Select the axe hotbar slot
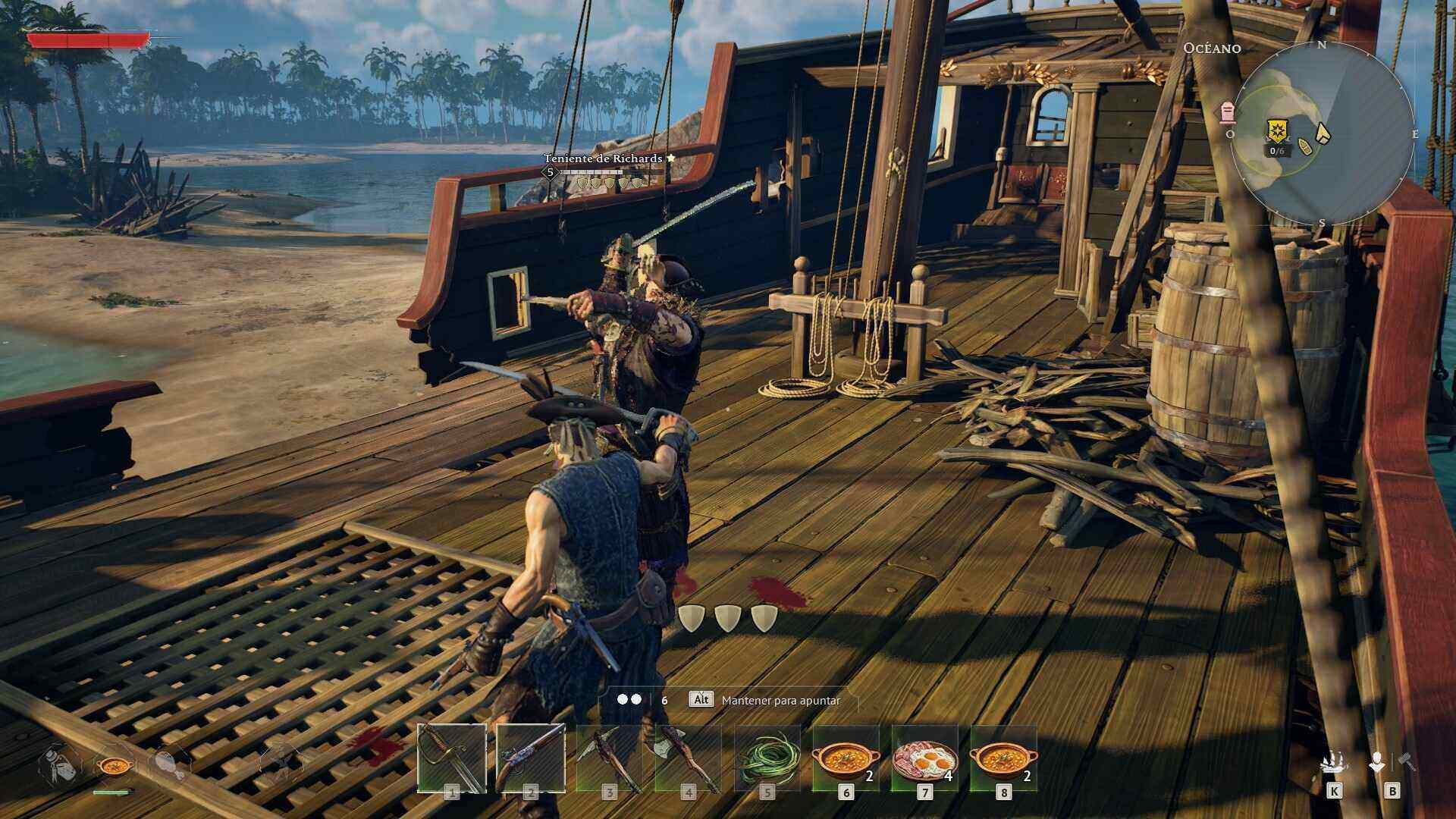The image size is (1456, 819). click(x=688, y=758)
